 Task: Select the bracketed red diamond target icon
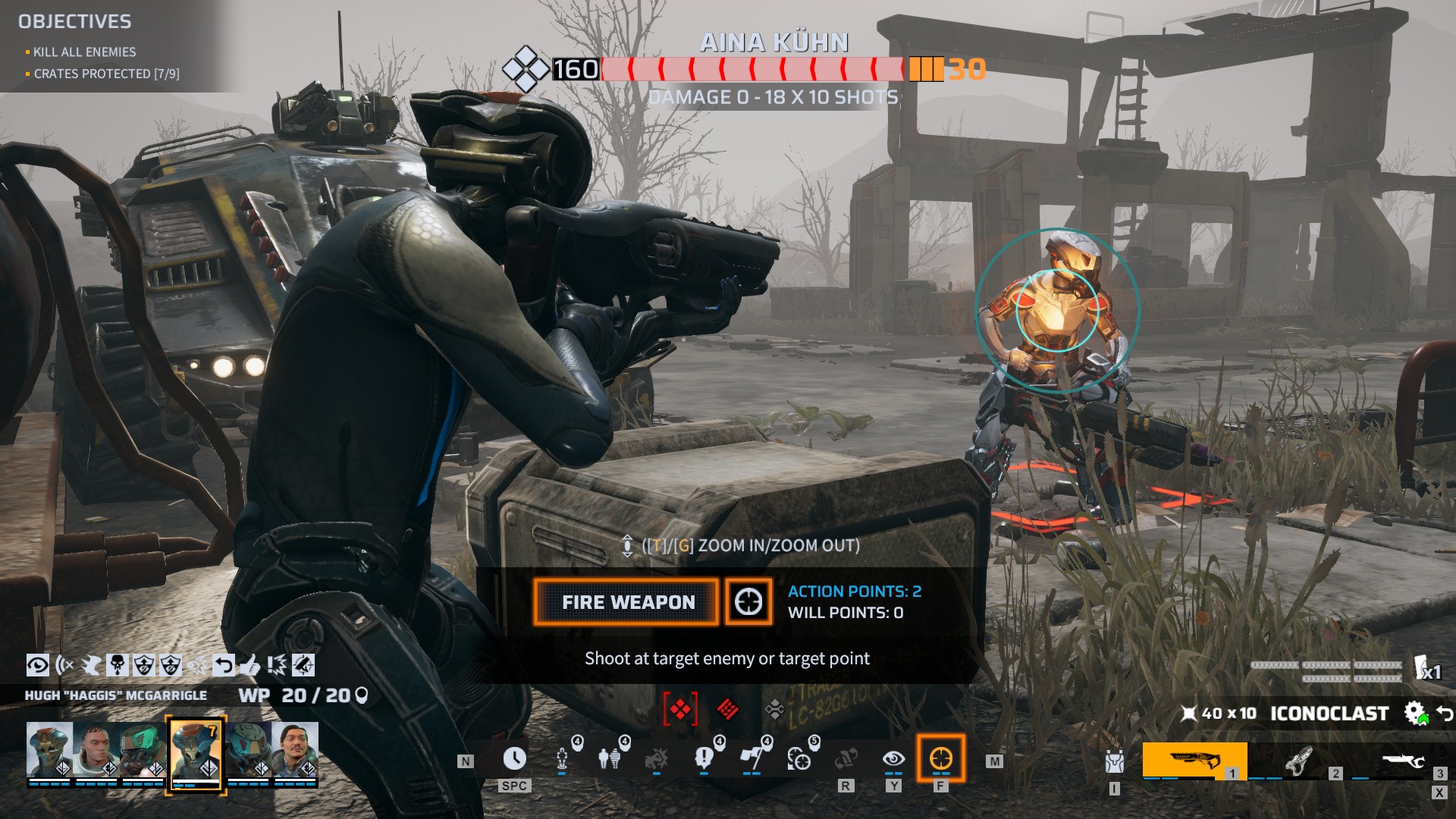(x=679, y=710)
